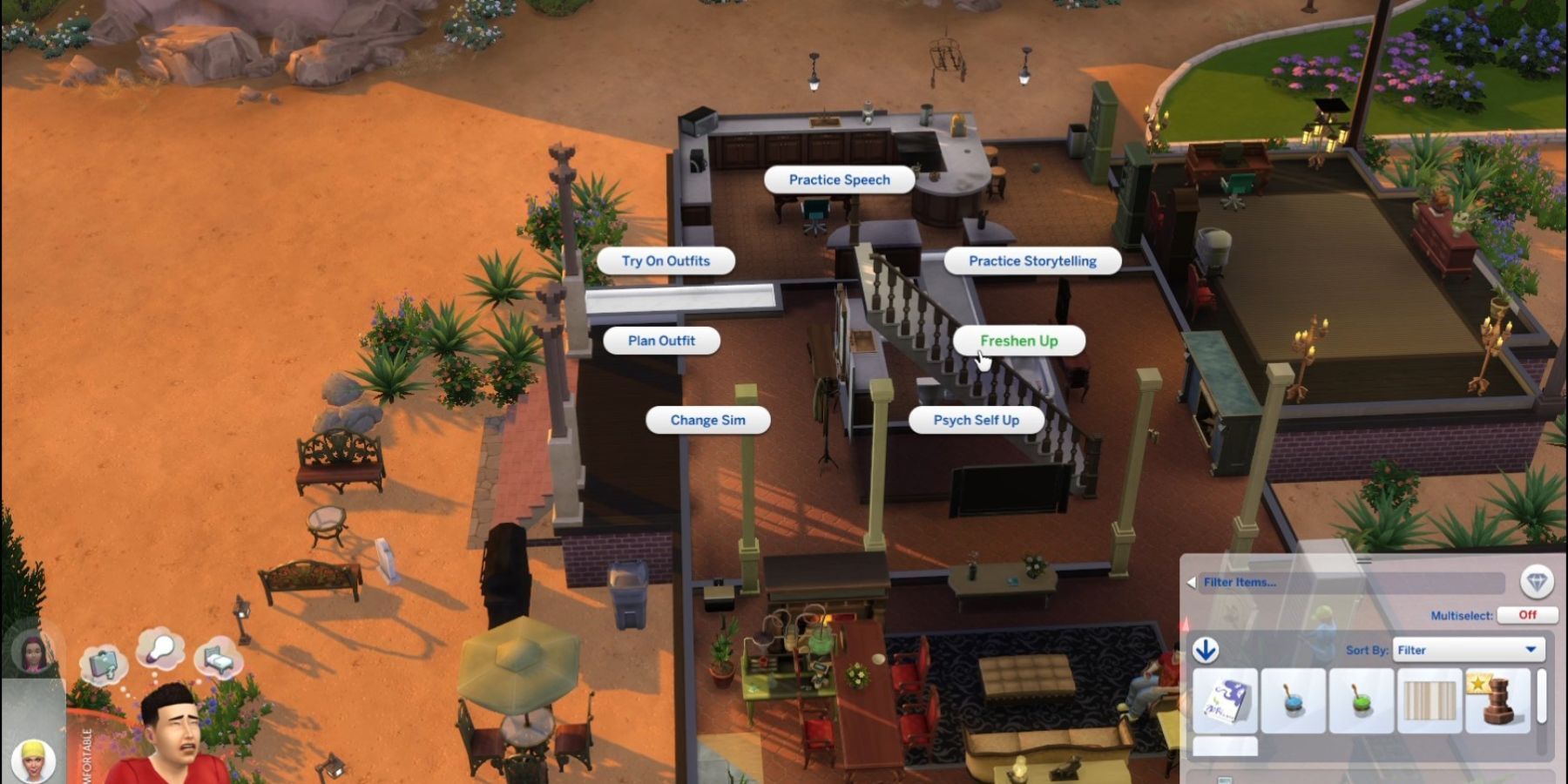The height and width of the screenshot is (784, 1568).
Task: Click Try On Outfits
Action: [x=665, y=260]
